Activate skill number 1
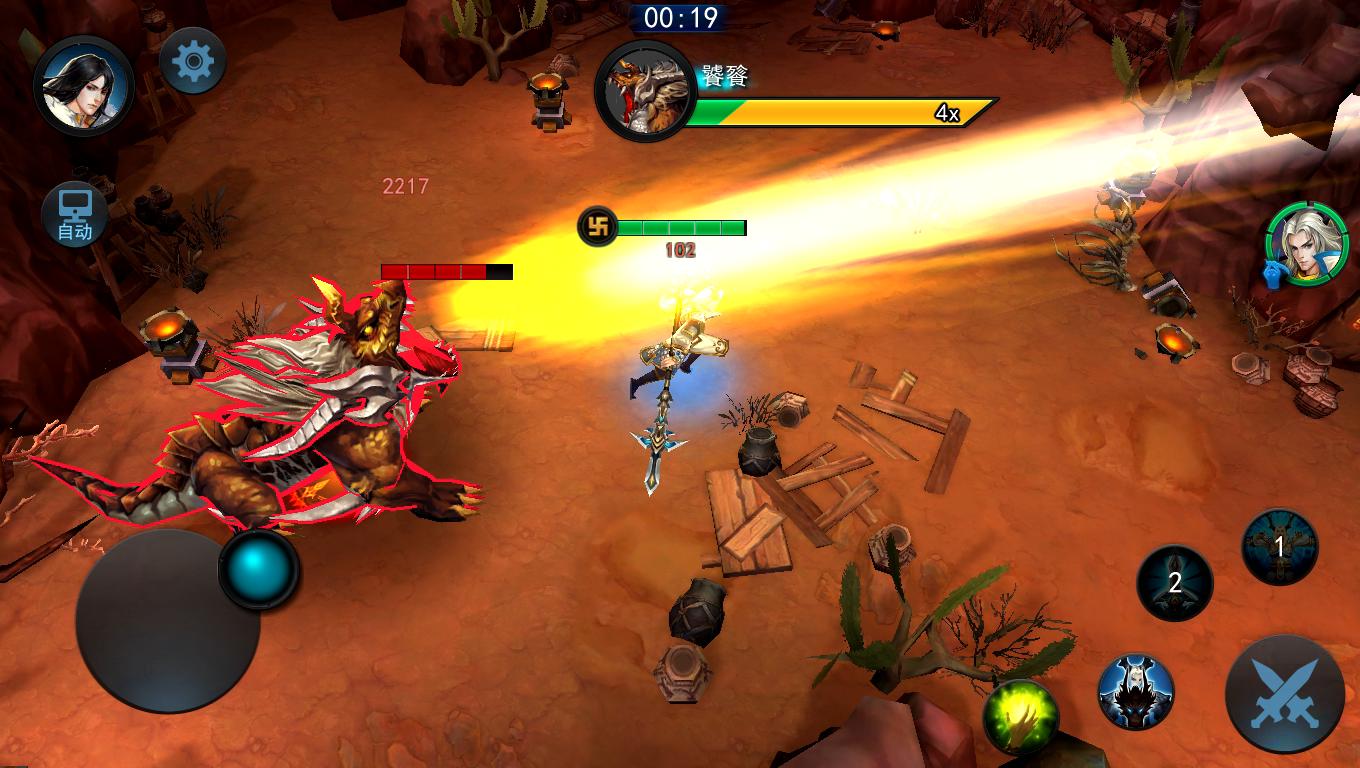 [1279, 547]
